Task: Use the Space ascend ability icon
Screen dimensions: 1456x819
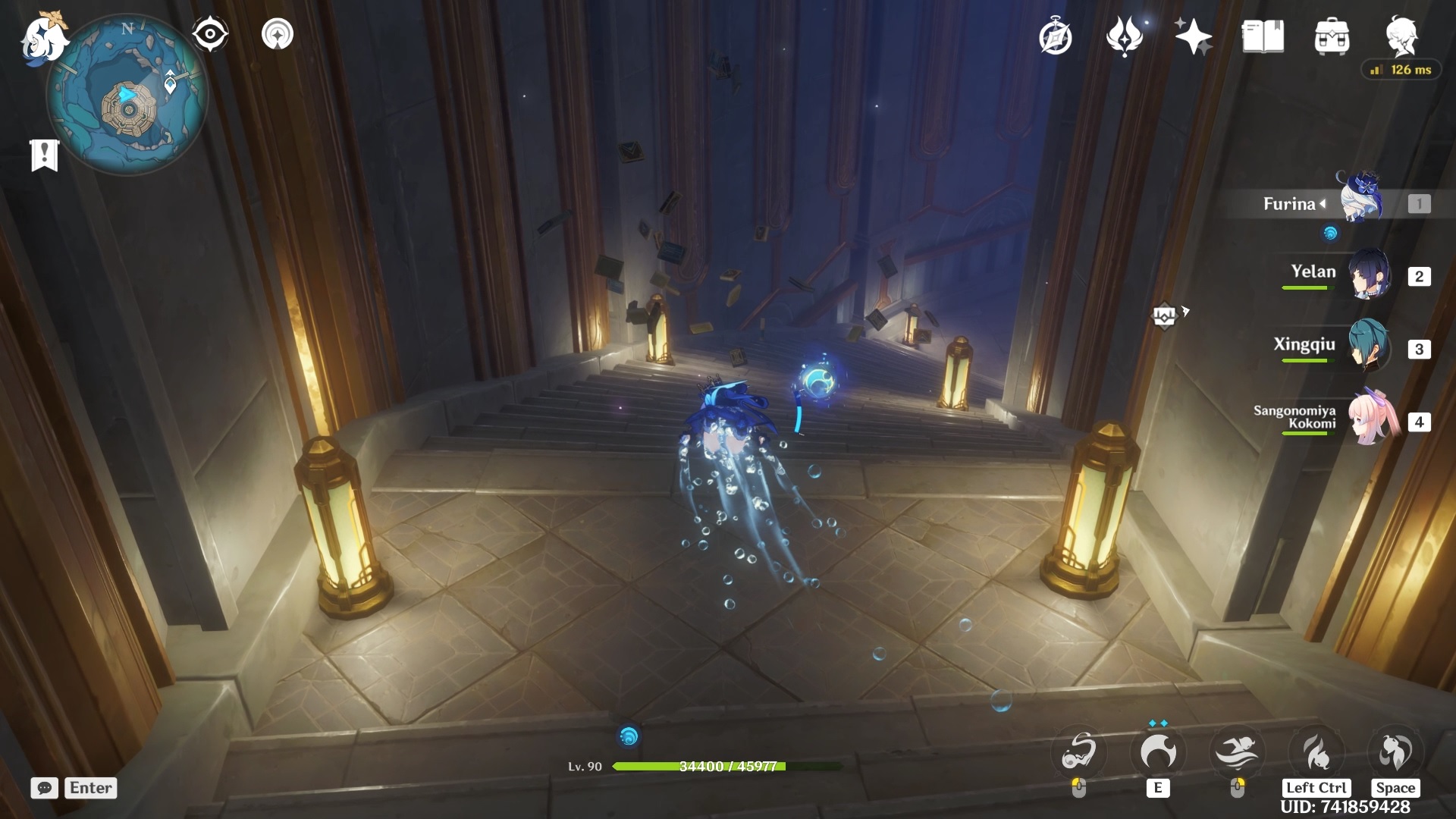Action: [1395, 752]
